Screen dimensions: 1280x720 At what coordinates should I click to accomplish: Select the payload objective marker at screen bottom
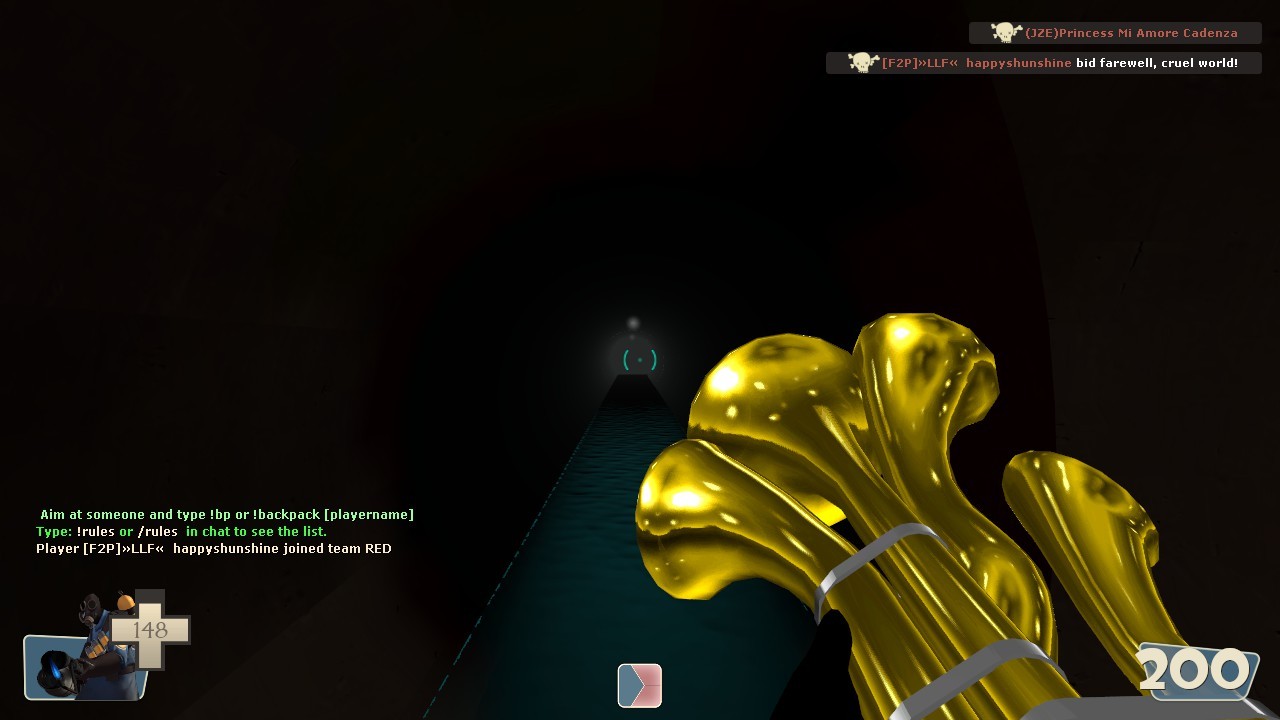(639, 686)
